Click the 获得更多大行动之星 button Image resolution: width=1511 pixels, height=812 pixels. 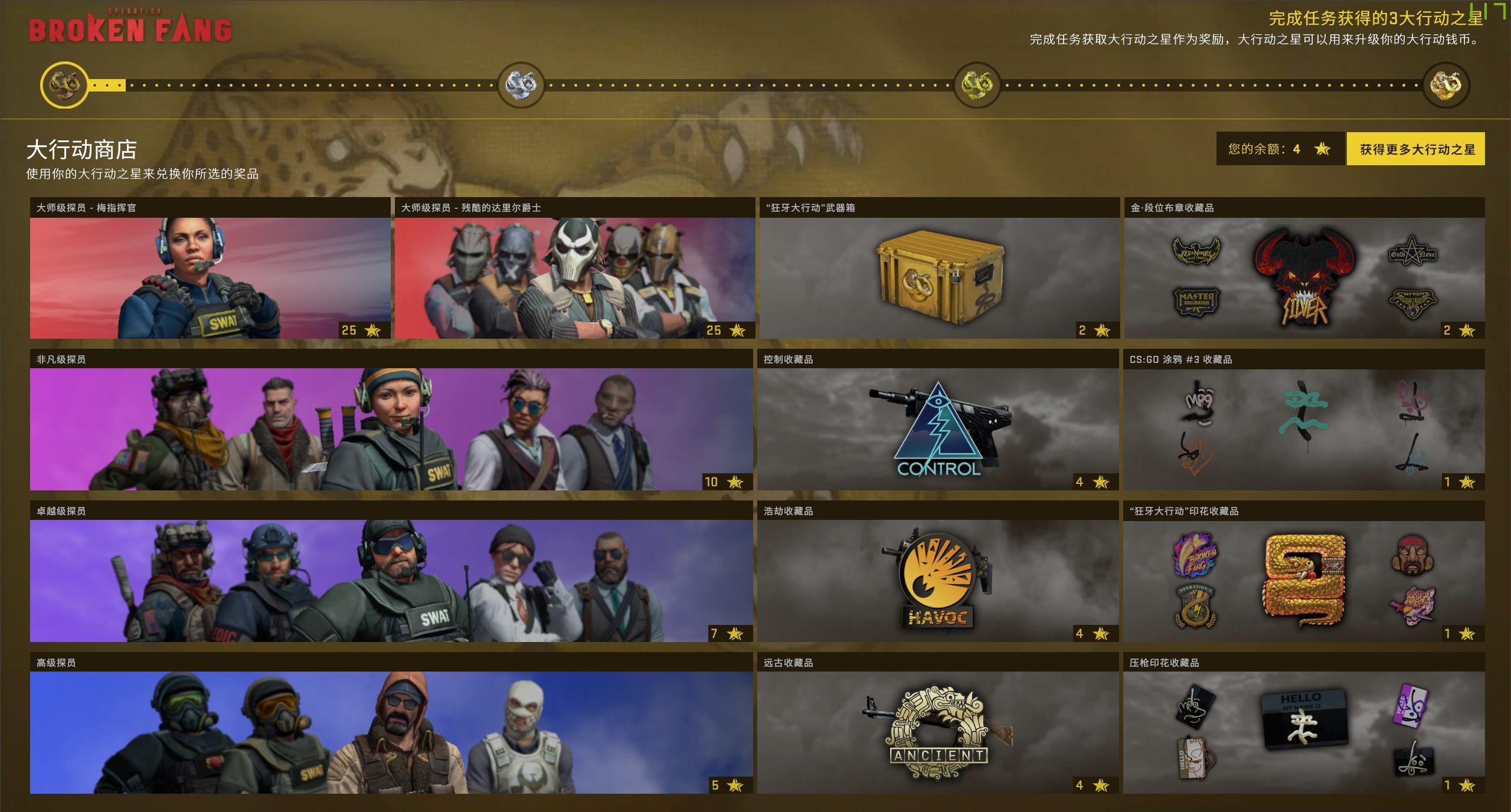[1415, 149]
